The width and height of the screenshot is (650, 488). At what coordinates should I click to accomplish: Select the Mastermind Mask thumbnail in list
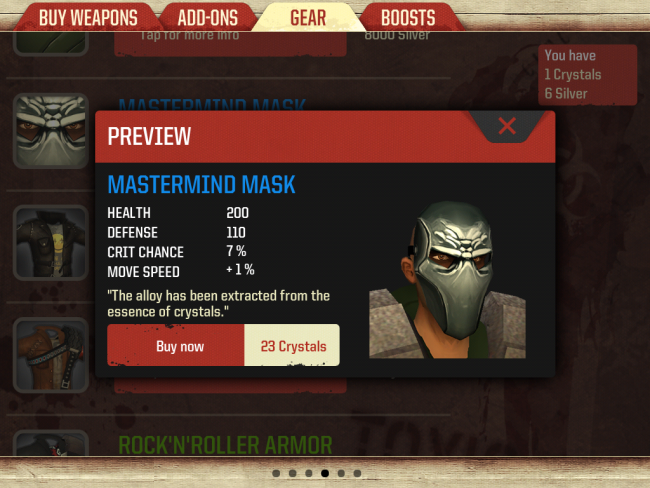(50, 132)
